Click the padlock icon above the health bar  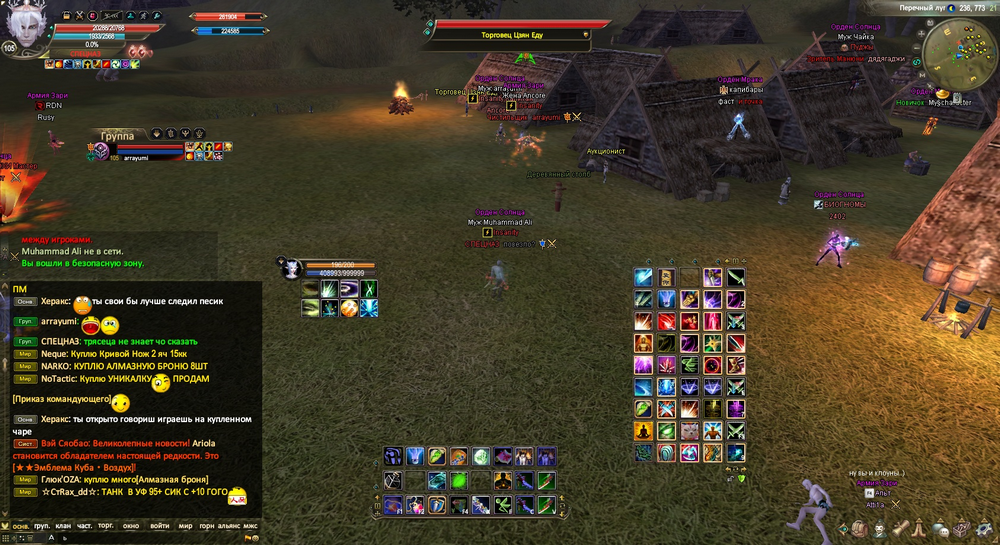point(66,17)
